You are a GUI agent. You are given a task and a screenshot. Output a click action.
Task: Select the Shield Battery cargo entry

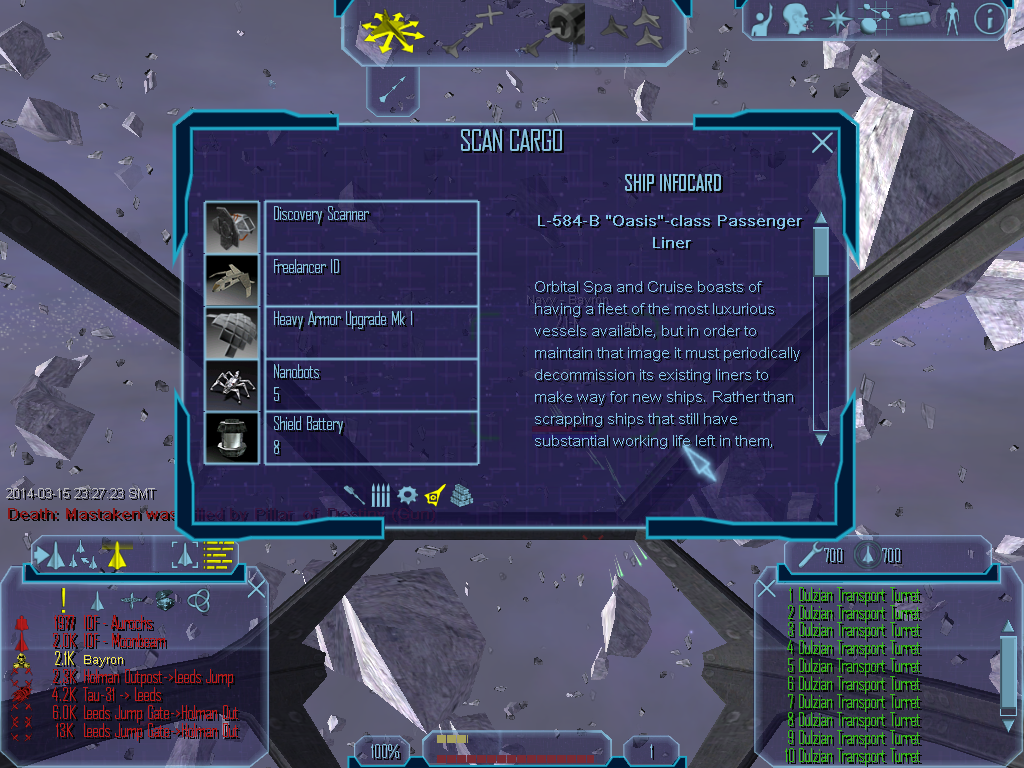pos(371,436)
